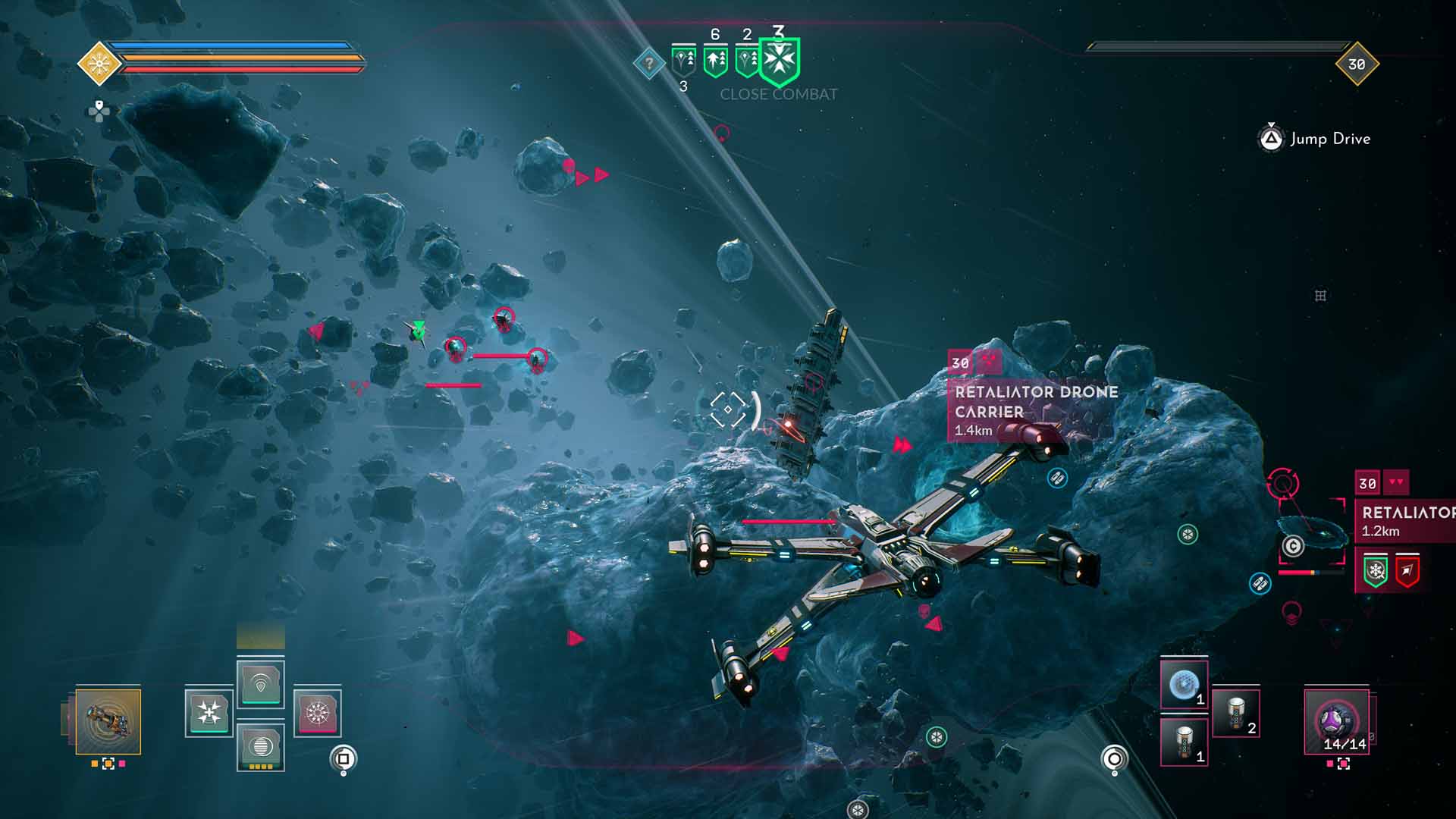1456x819 pixels.
Task: Click the red arrow debuff icon under Retaliator
Action: pos(1407,571)
